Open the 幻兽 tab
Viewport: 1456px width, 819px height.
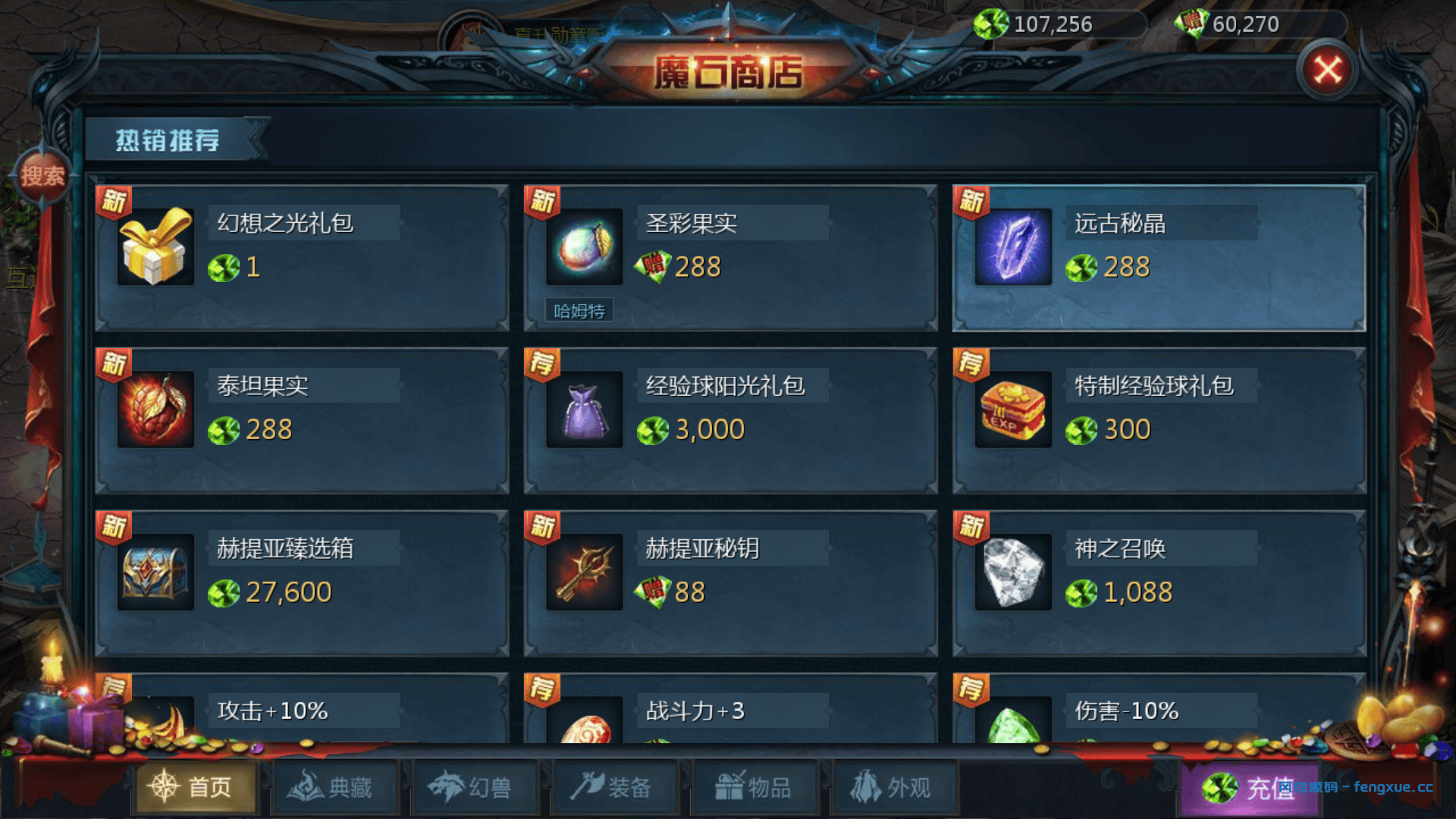(x=474, y=787)
